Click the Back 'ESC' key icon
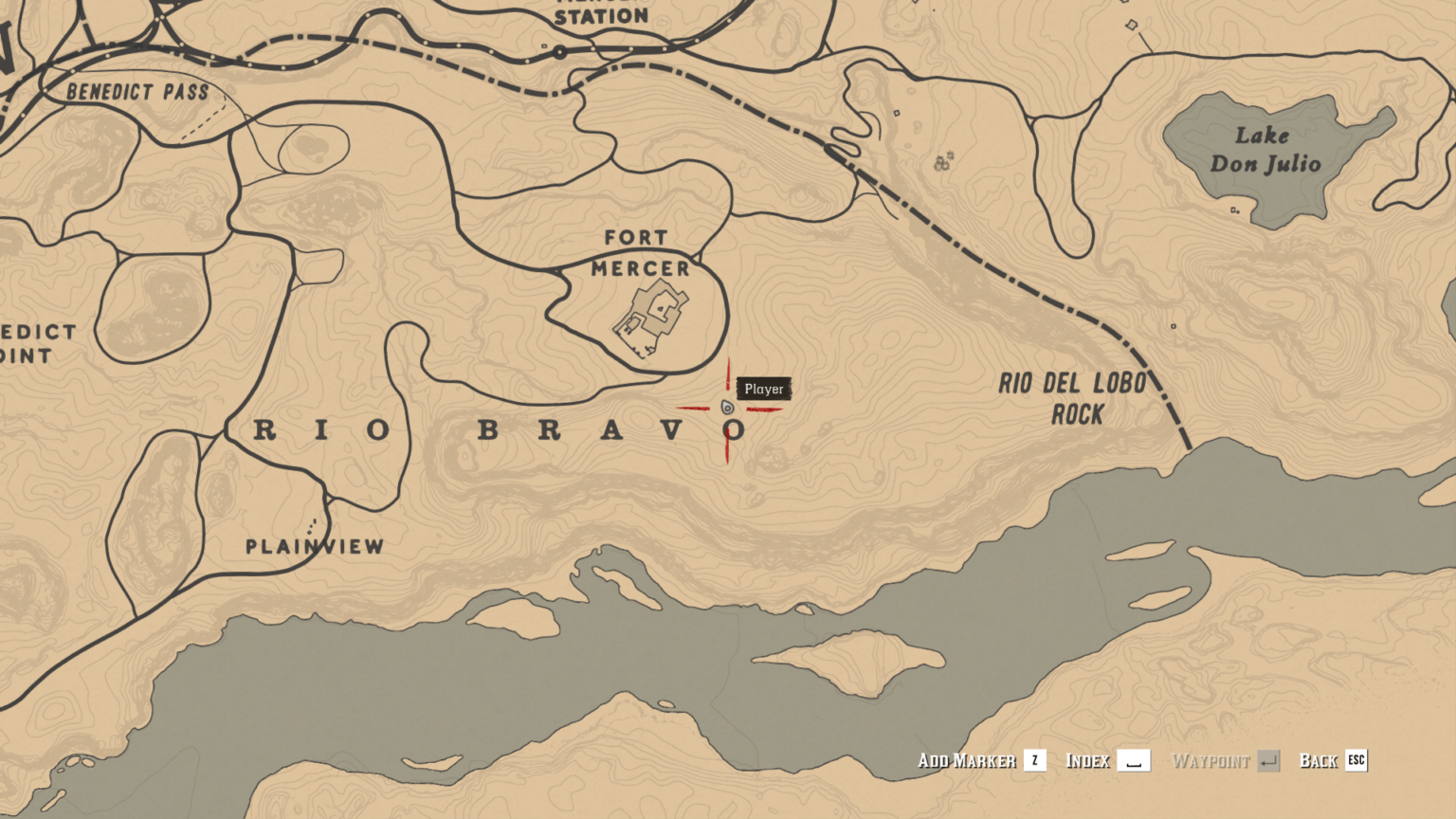This screenshot has height=819, width=1456. [x=1356, y=760]
